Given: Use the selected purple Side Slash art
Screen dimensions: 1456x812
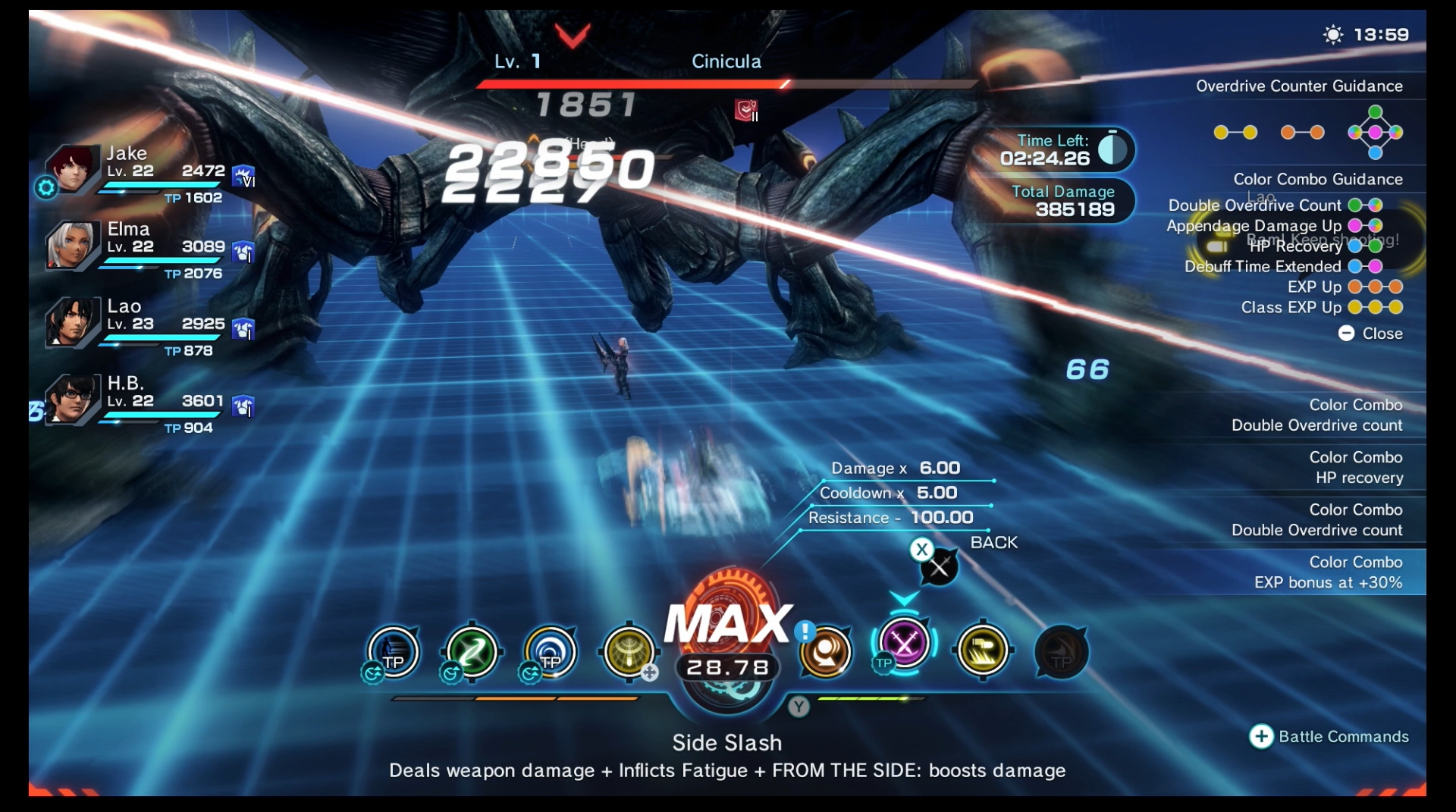Looking at the screenshot, I should (x=904, y=644).
